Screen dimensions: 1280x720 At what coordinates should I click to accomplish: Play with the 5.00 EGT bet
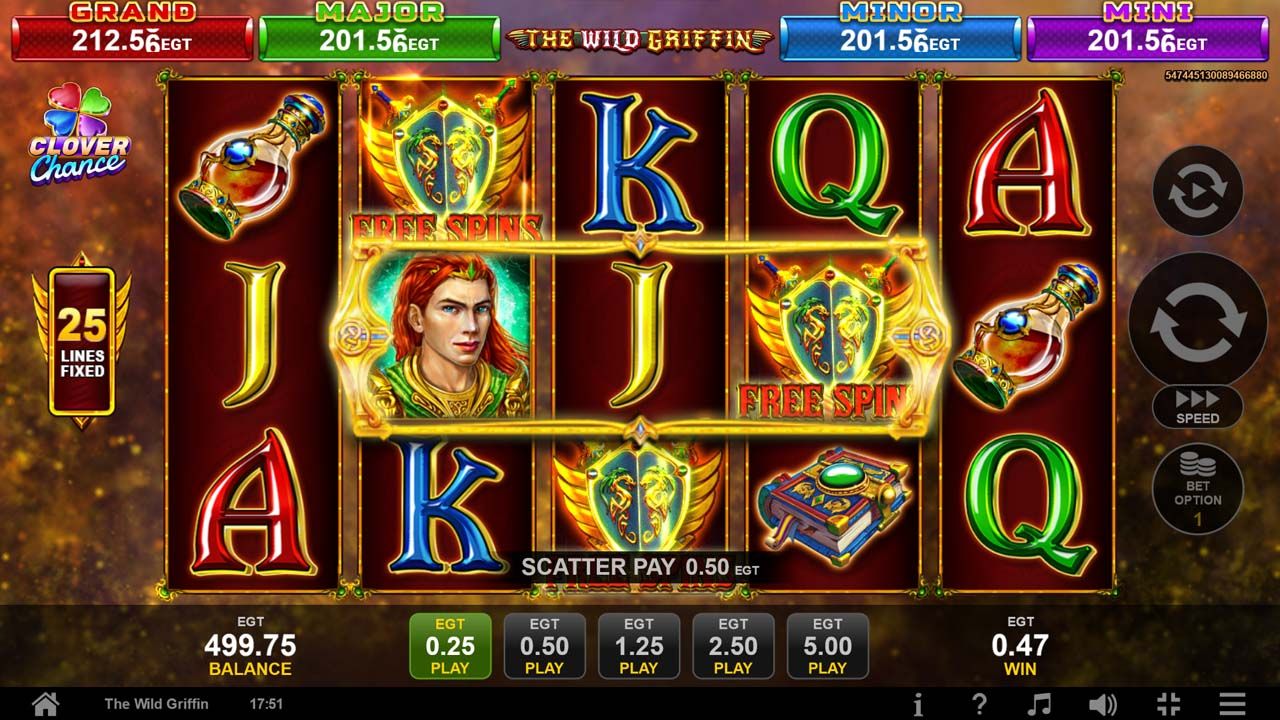pos(827,646)
